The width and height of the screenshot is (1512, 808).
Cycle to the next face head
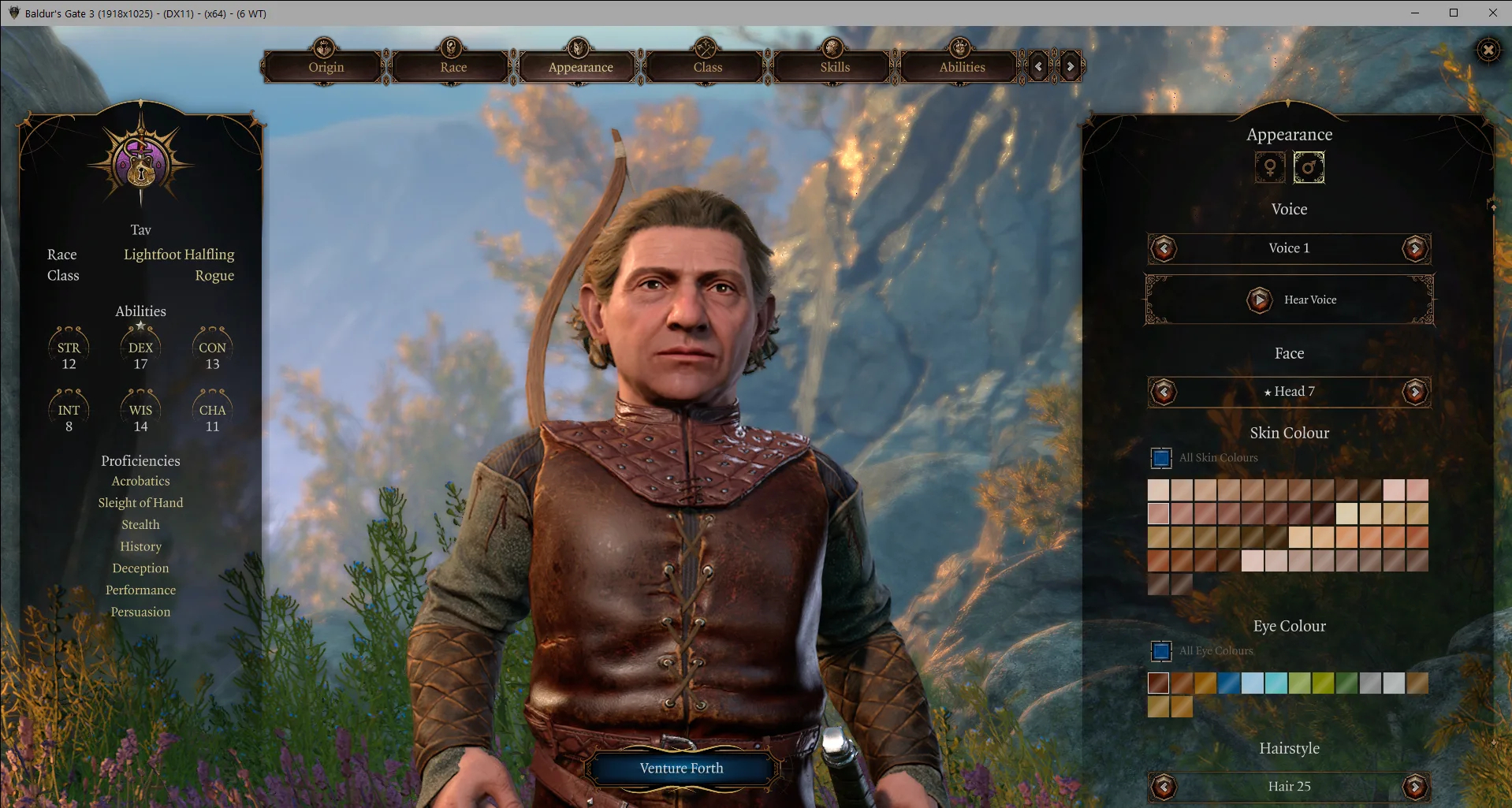(1415, 392)
